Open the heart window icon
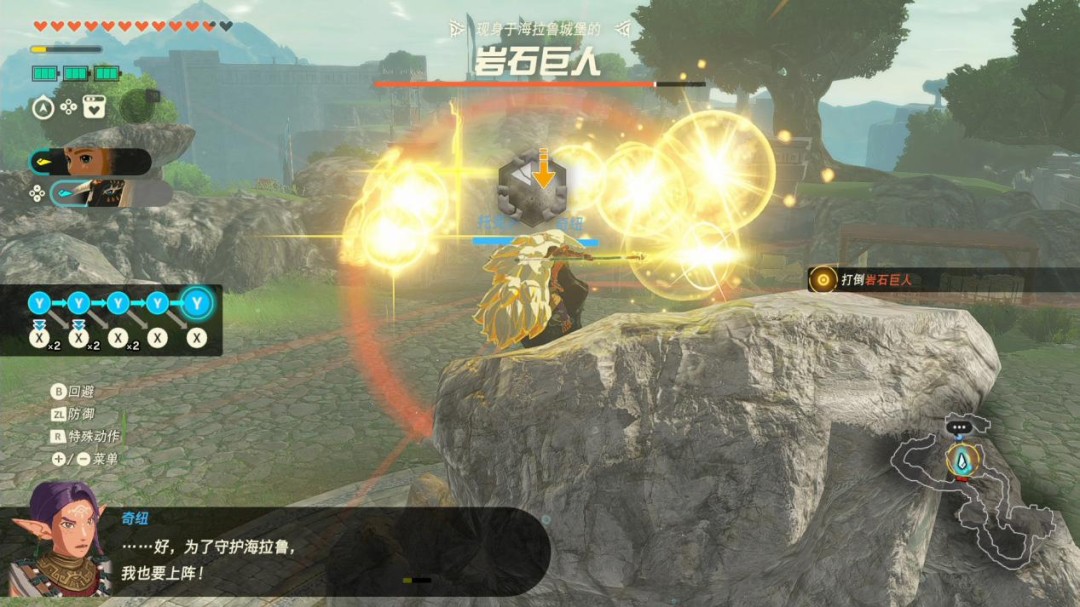The width and height of the screenshot is (1080, 607). pos(94,106)
